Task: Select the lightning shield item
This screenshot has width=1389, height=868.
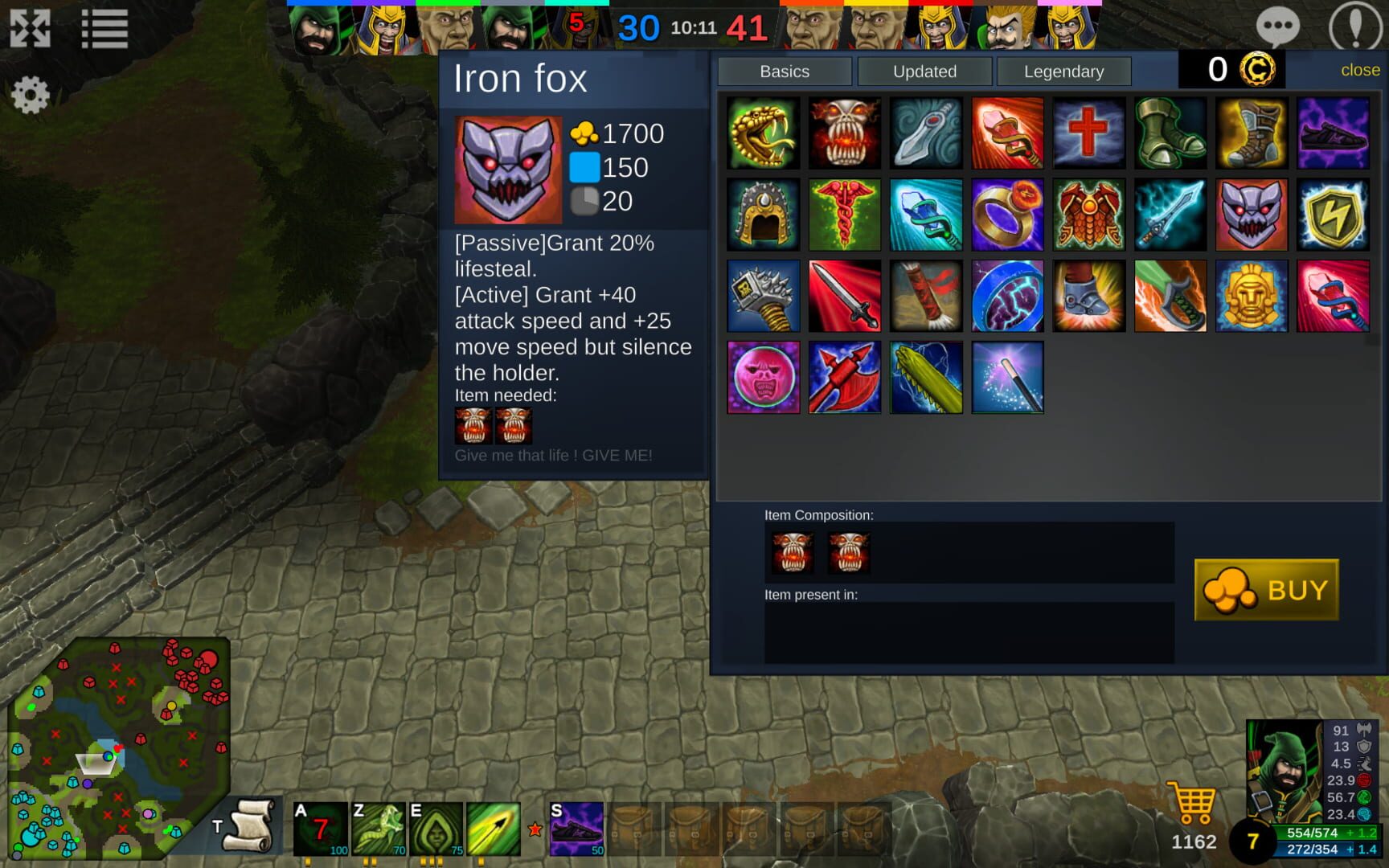Action: point(1333,214)
